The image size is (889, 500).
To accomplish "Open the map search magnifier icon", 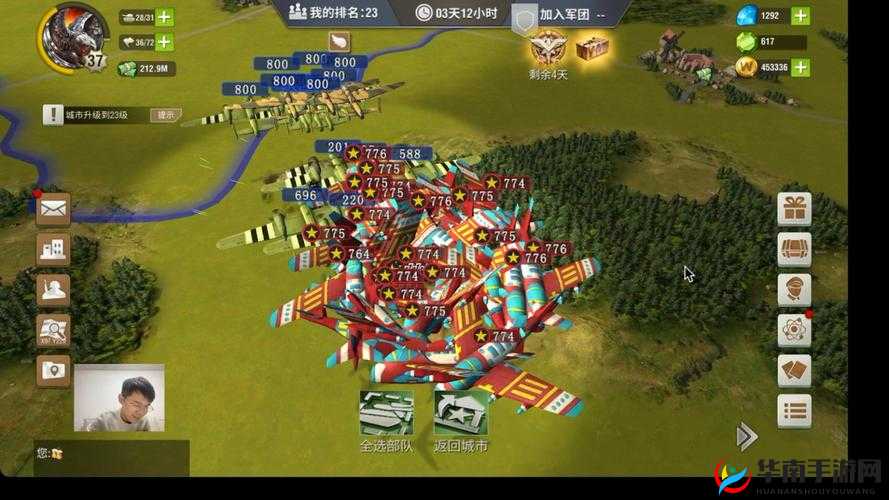I will (53, 329).
